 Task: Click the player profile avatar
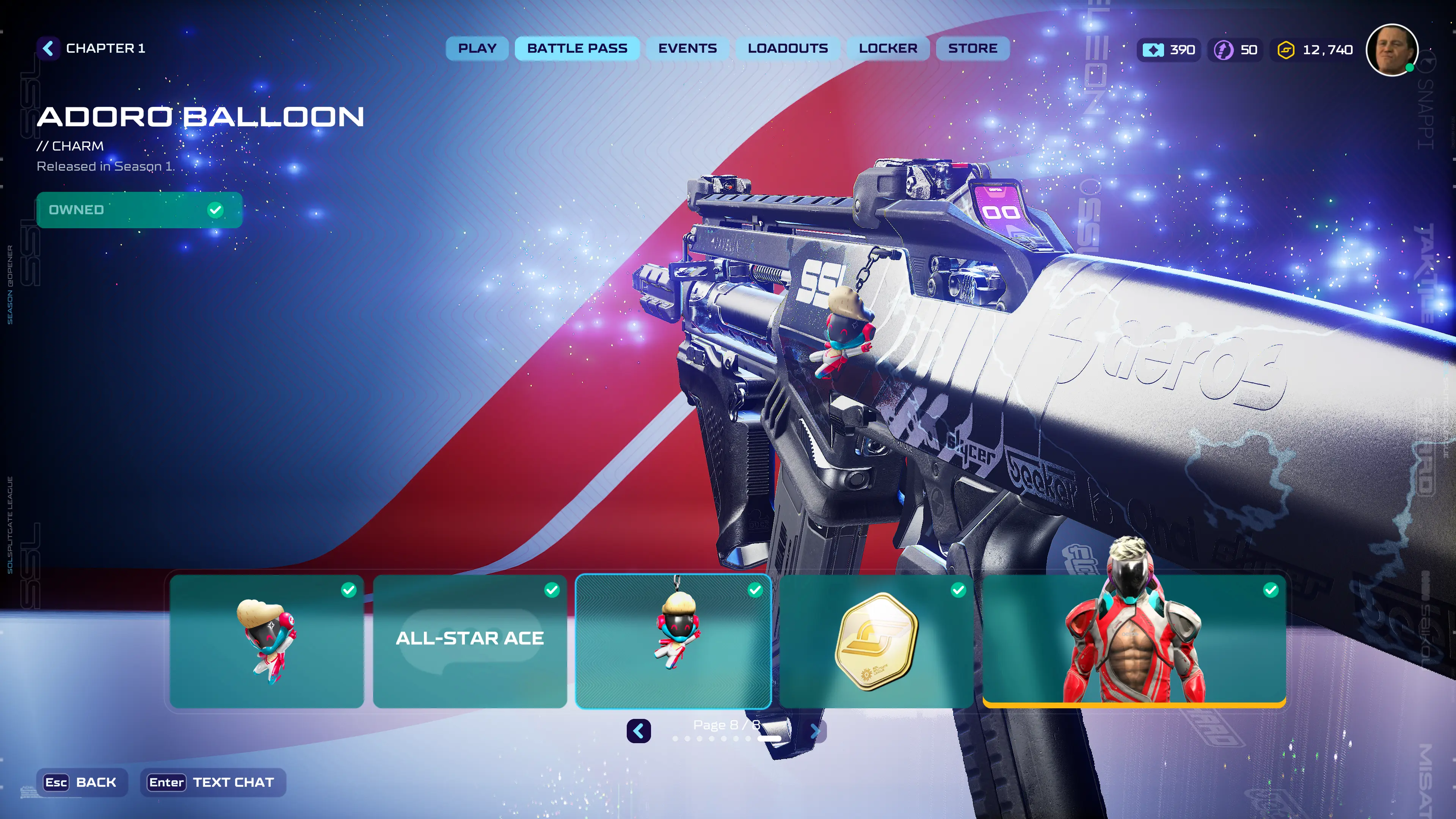click(x=1391, y=50)
